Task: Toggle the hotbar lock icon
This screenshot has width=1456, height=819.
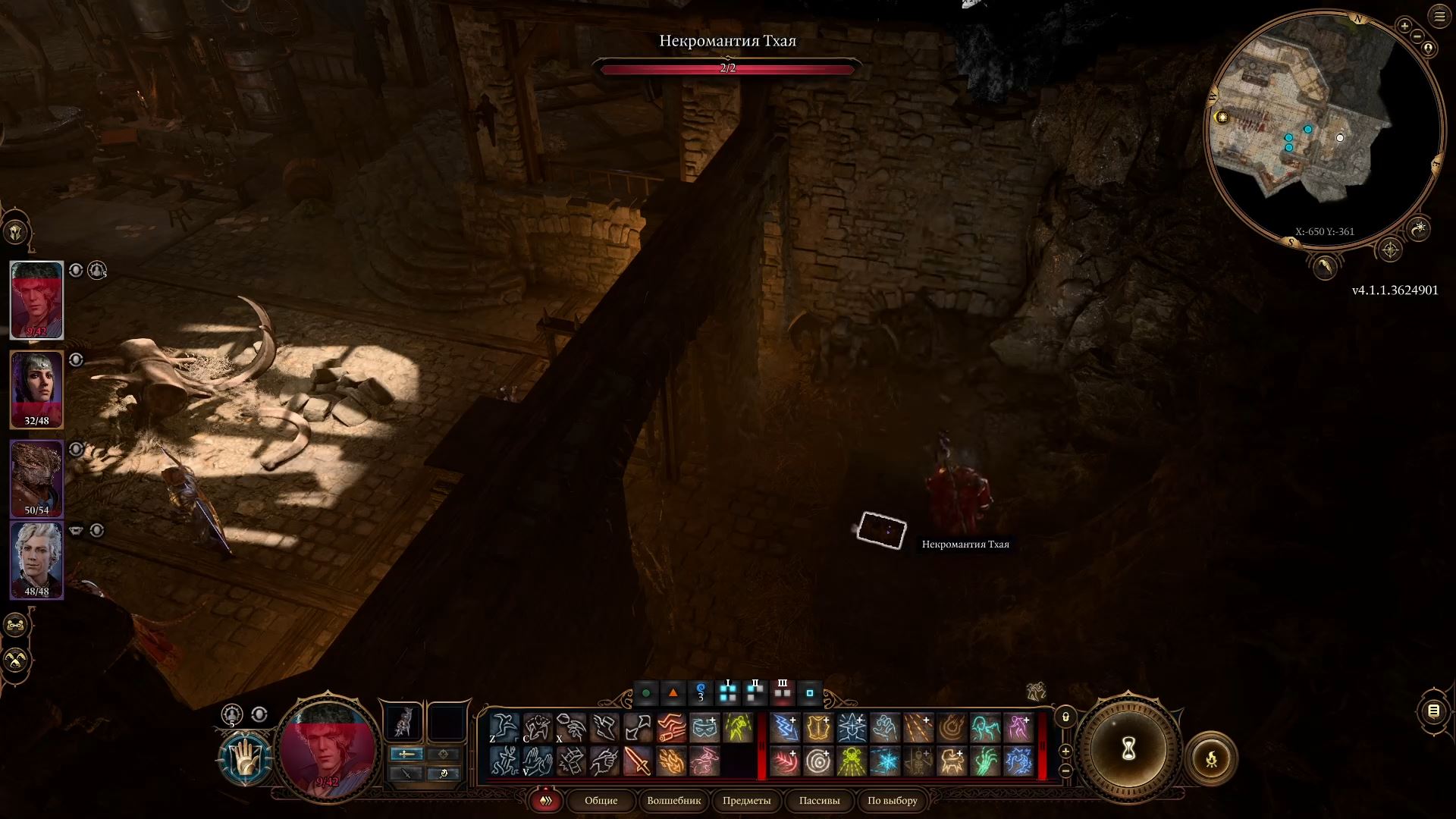Action: [1065, 717]
